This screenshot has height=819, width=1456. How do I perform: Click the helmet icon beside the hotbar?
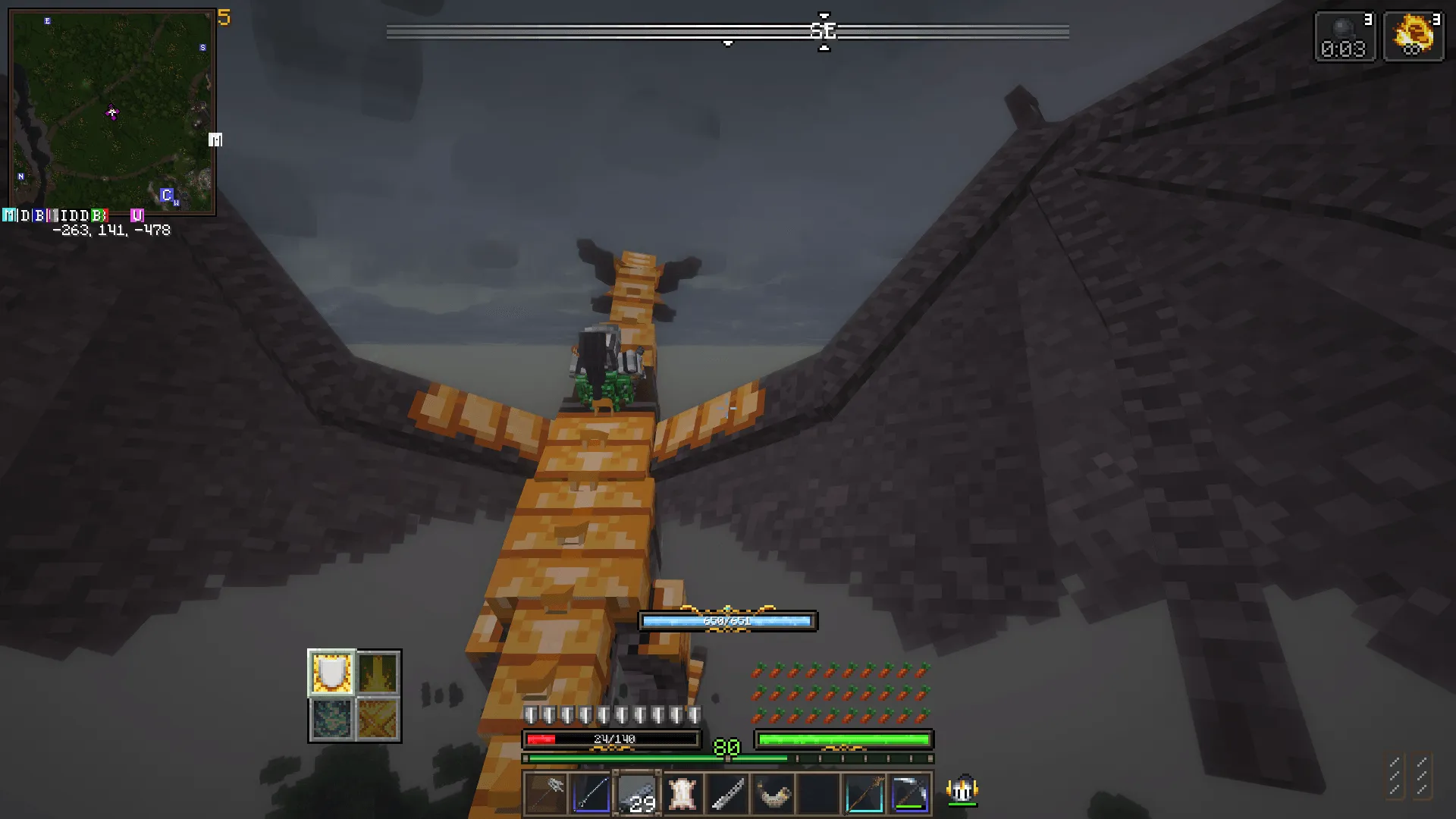click(962, 790)
